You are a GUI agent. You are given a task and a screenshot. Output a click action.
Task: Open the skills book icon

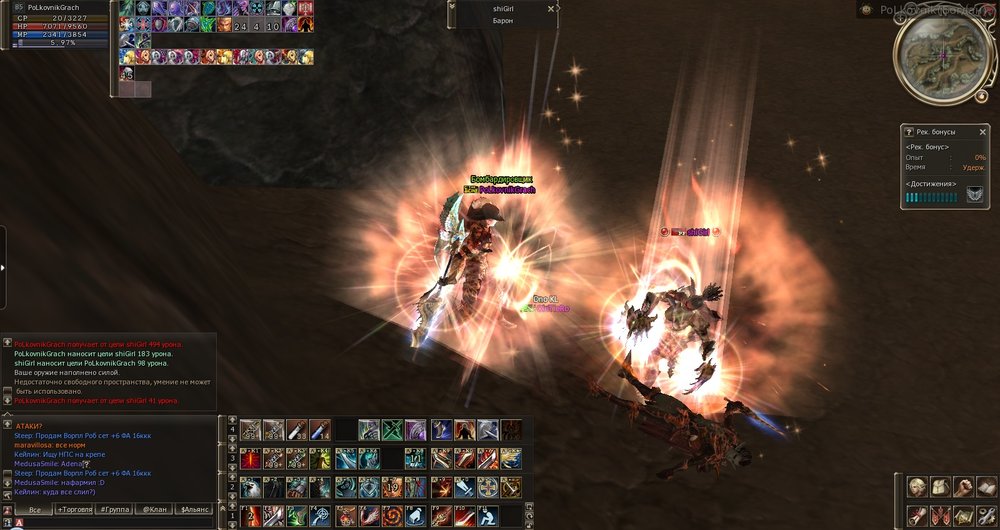(x=986, y=487)
